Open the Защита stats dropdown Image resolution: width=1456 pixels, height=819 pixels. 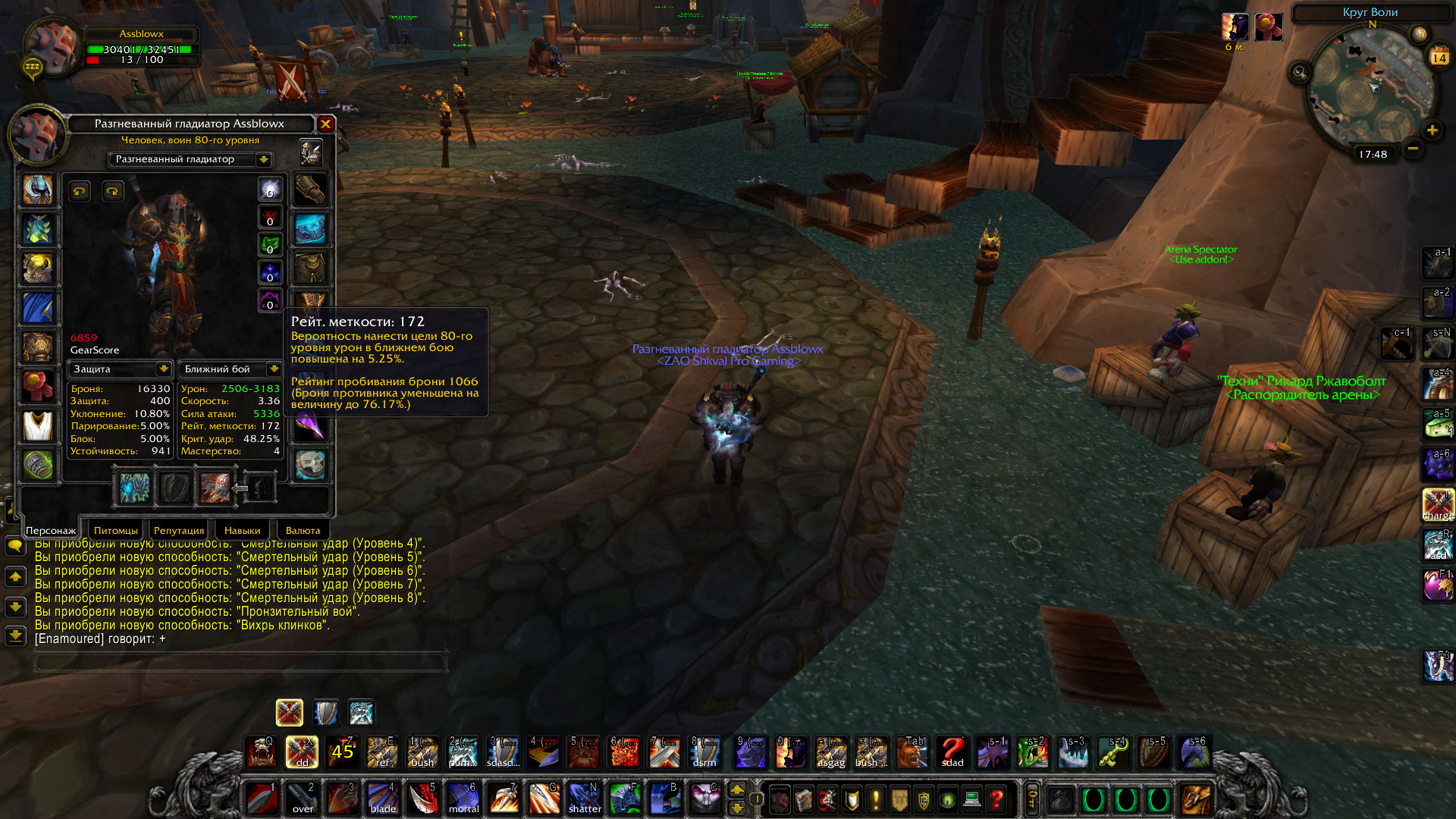tap(163, 369)
